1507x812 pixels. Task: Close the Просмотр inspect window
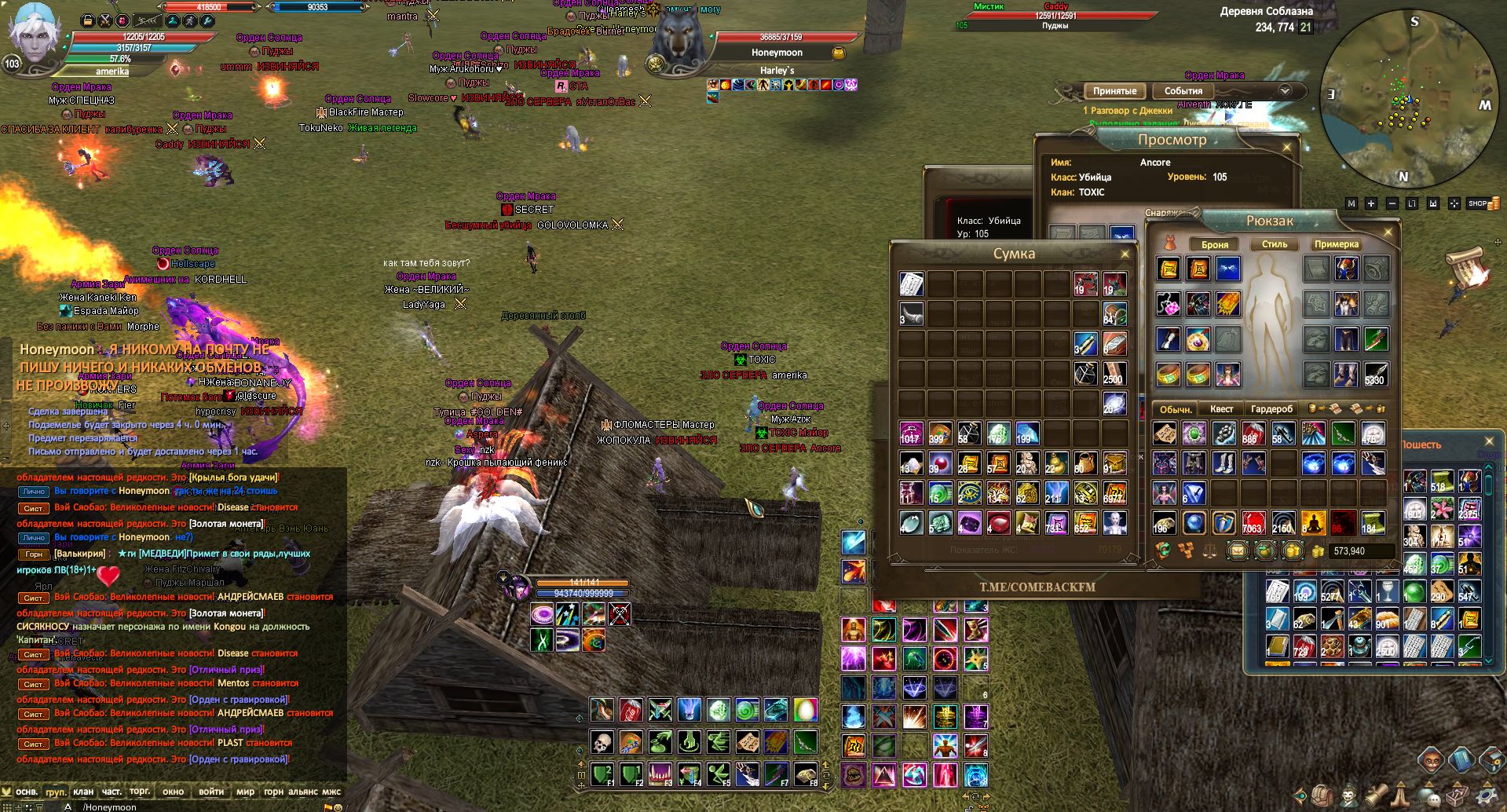coord(1286,147)
